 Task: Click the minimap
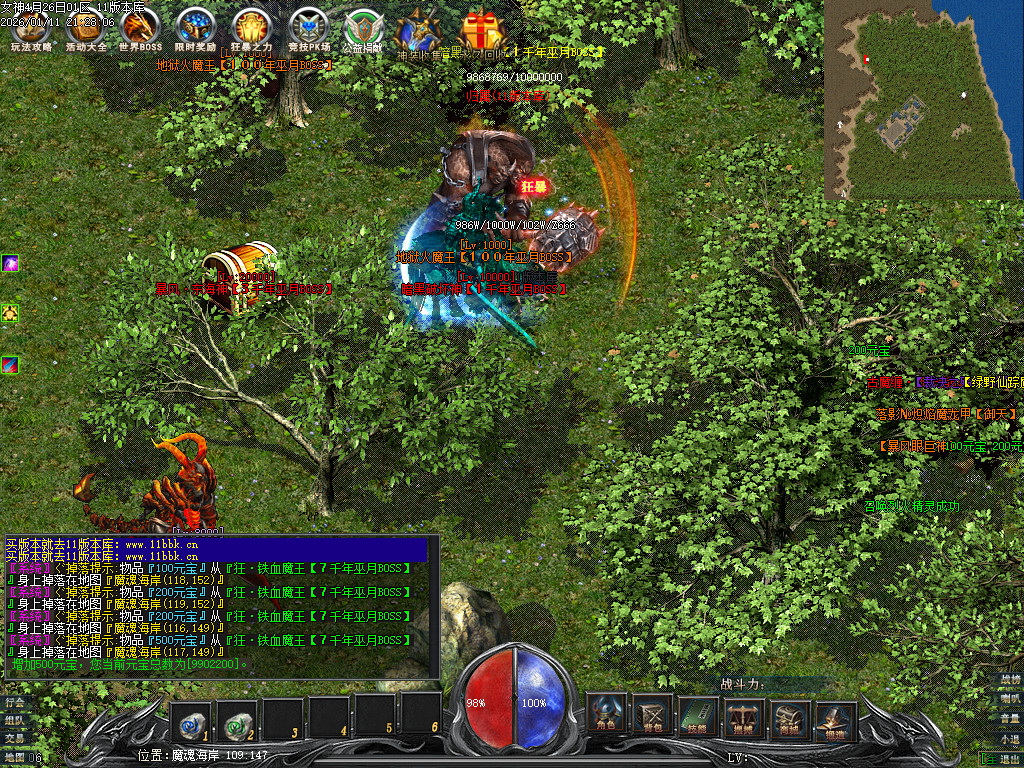923,98
